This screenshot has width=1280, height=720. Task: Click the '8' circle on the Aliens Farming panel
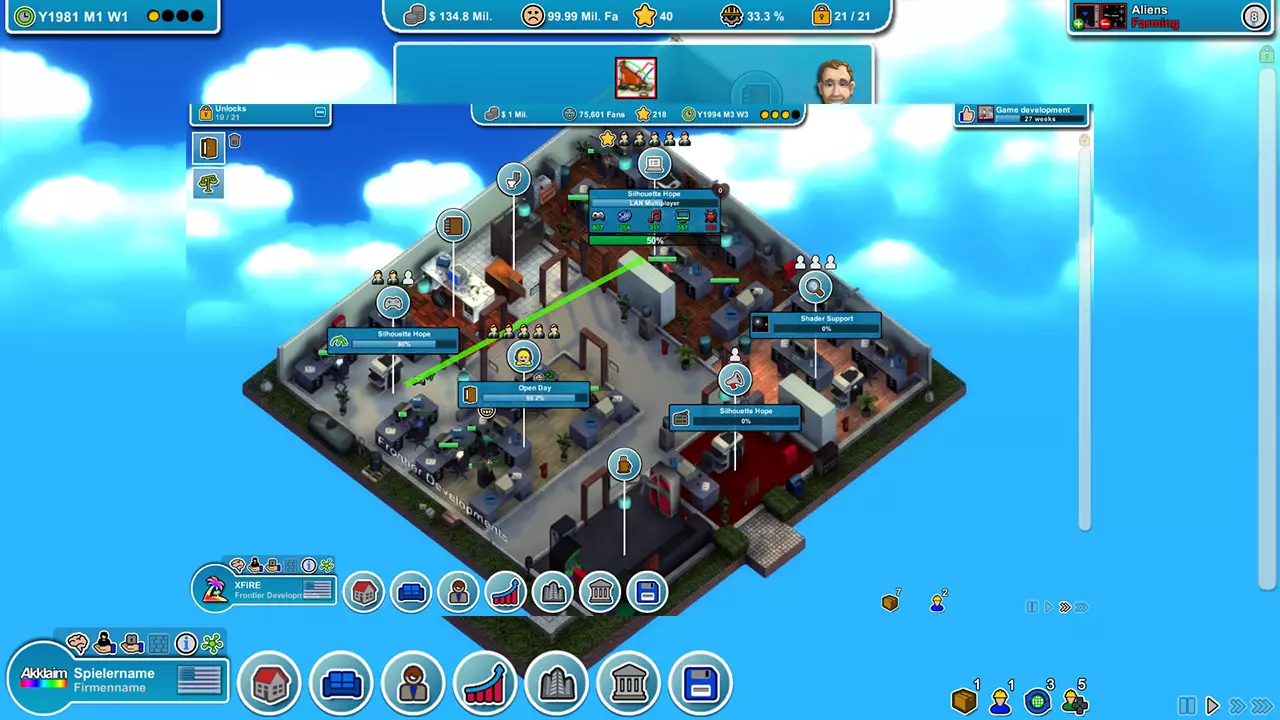pyautogui.click(x=1254, y=16)
